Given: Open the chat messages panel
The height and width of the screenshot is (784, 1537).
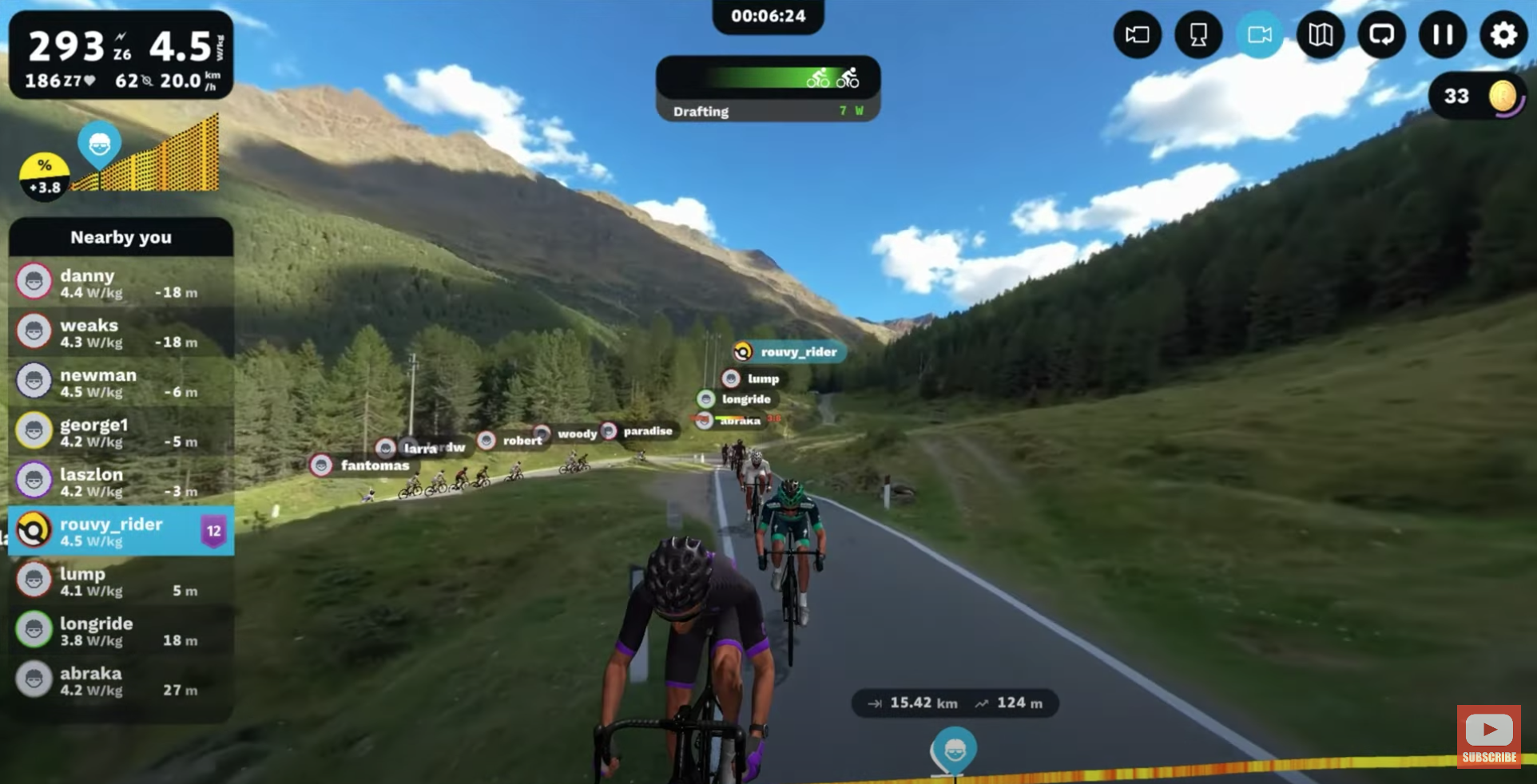Looking at the screenshot, I should 1381,34.
